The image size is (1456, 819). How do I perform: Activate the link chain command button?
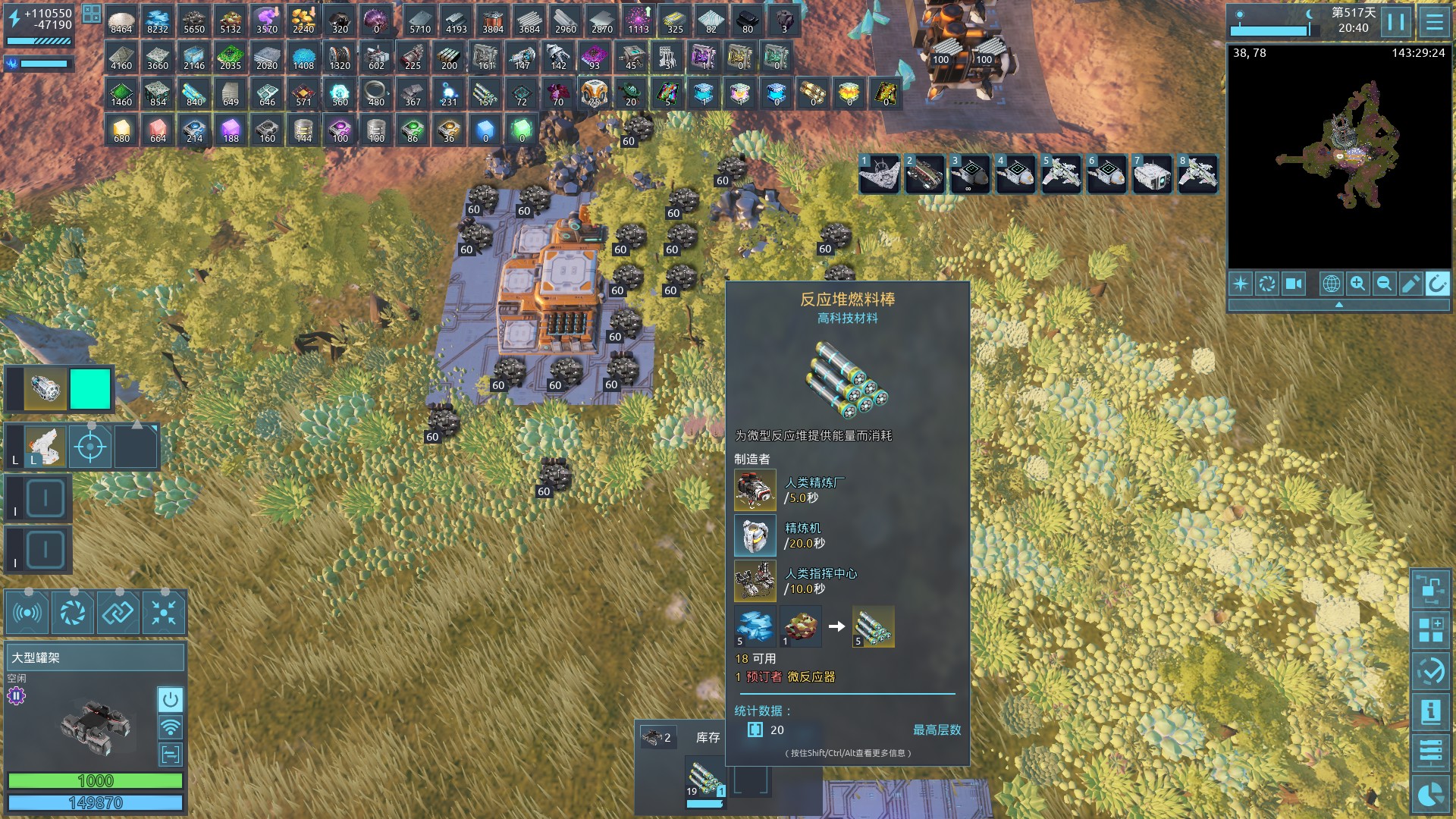click(118, 613)
